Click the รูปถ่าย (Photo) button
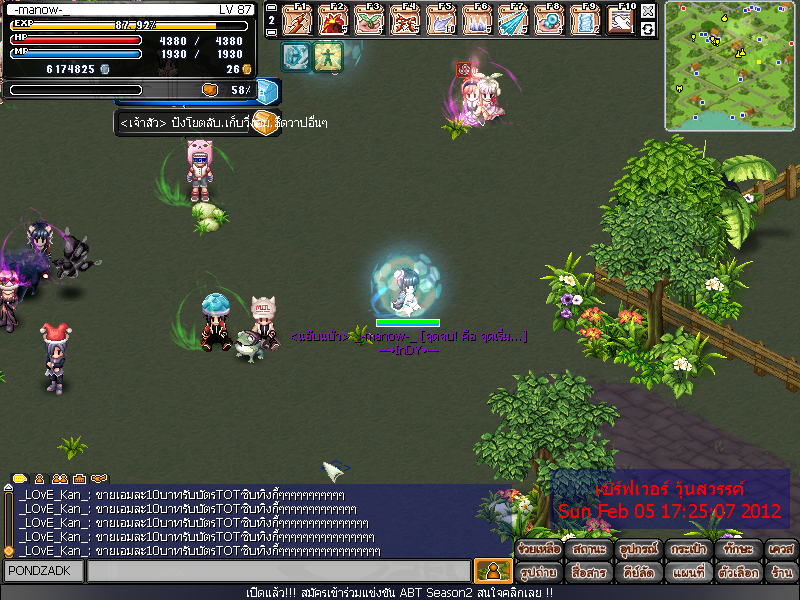The image size is (800, 600). (x=538, y=573)
